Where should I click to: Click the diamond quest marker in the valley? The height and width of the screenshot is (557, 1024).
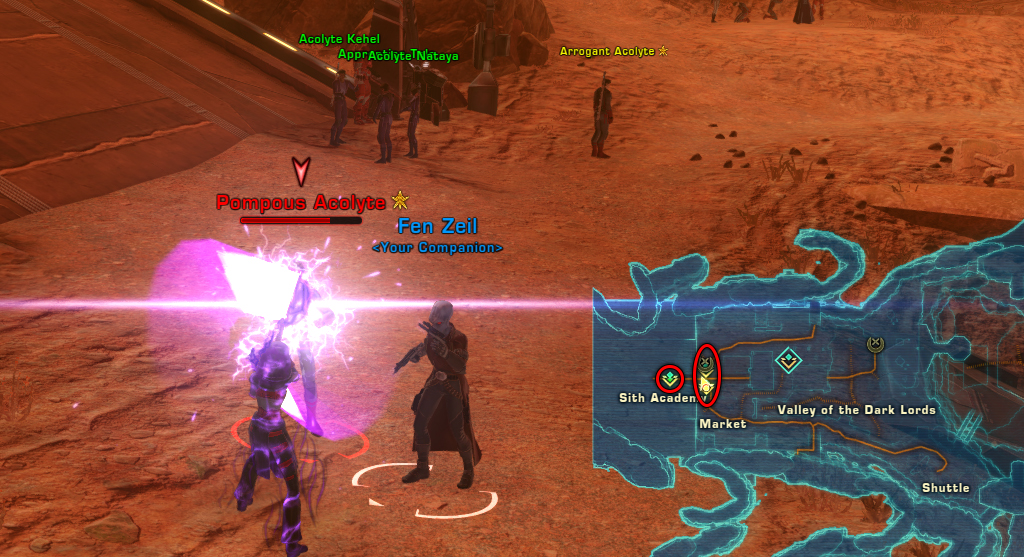pyautogui.click(x=788, y=359)
